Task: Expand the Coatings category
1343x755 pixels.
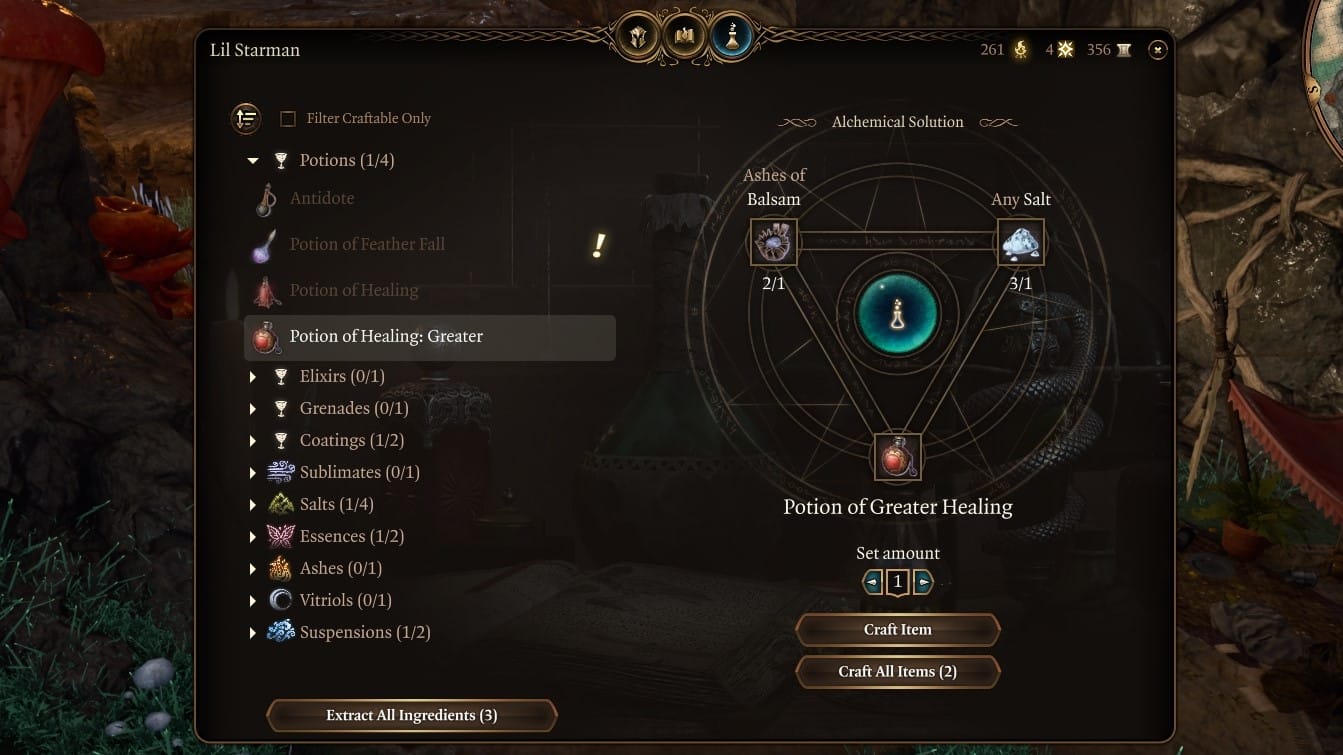Action: (252, 439)
